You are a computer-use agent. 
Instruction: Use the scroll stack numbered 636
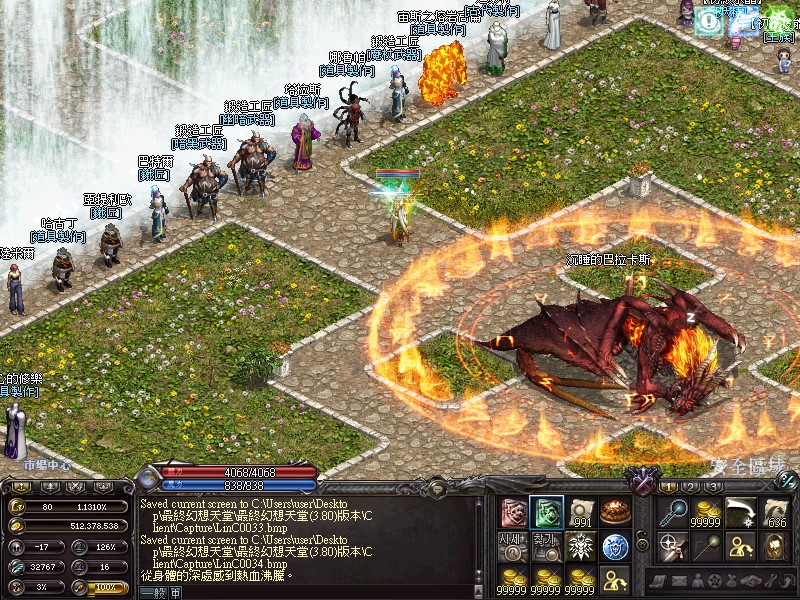point(775,512)
